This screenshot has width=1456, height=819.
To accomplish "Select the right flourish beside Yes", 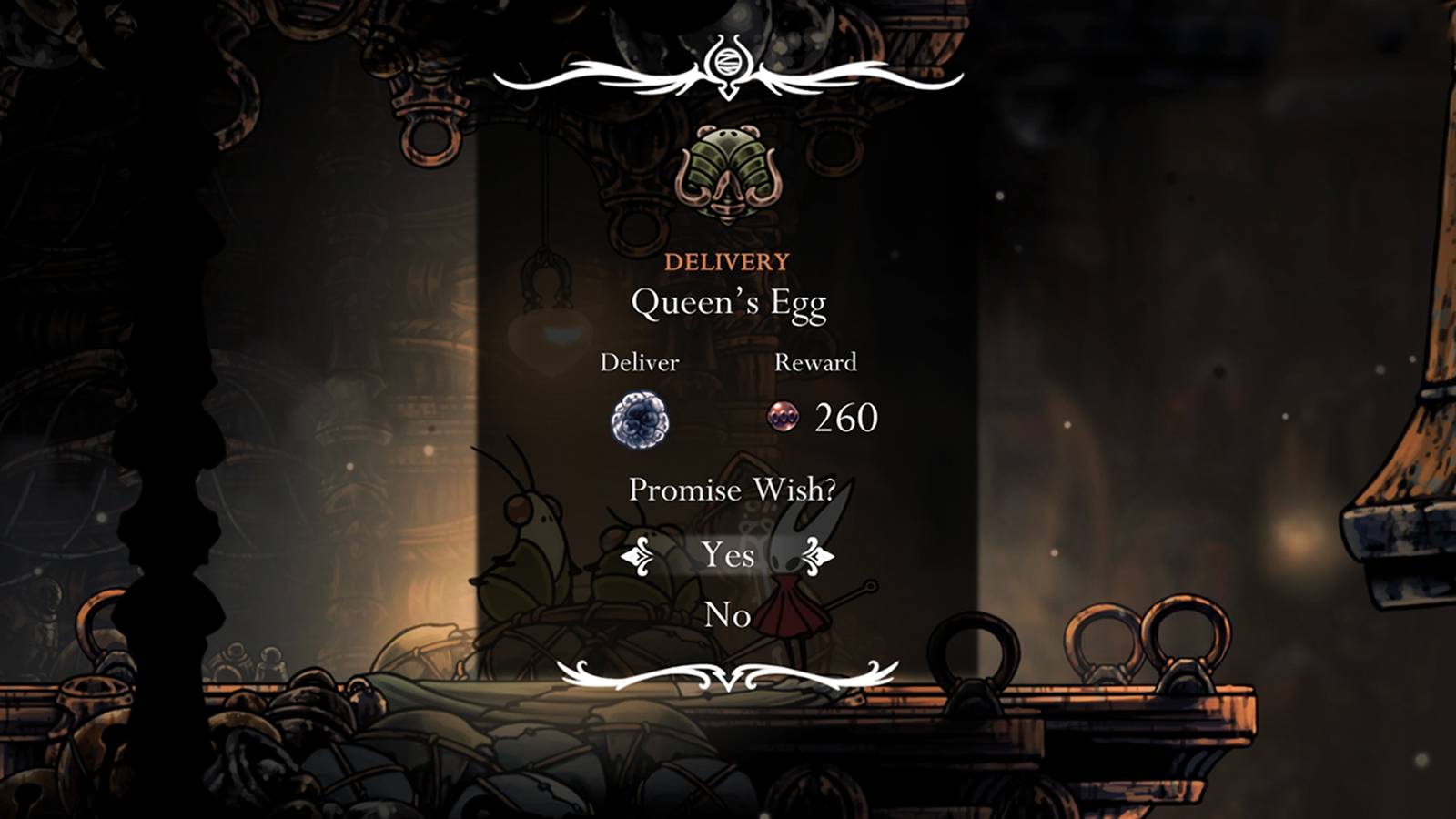I will (x=817, y=555).
